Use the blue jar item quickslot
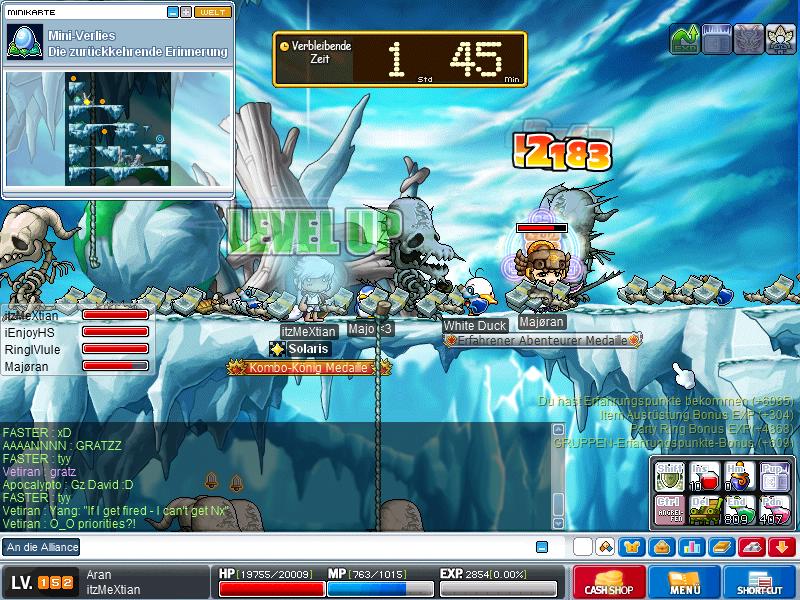 pyautogui.click(x=738, y=476)
